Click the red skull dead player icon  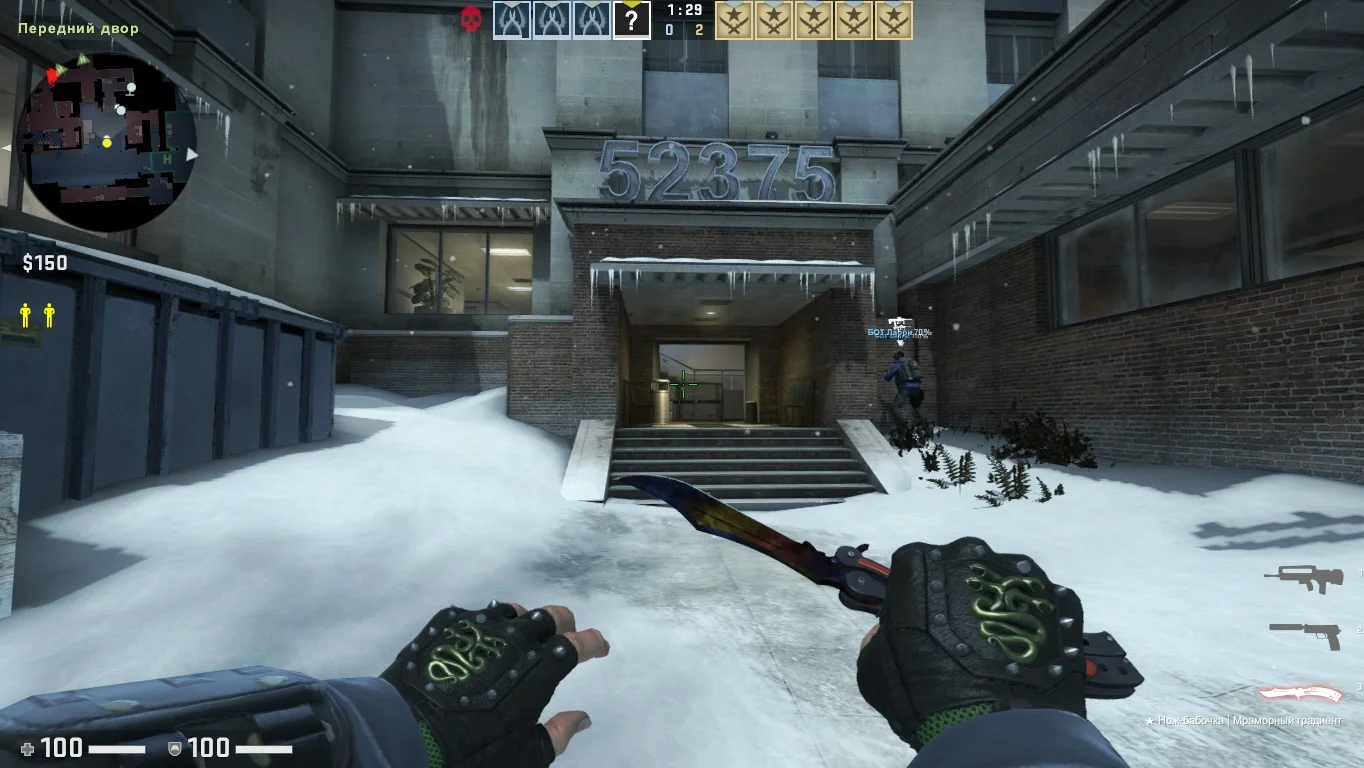[x=471, y=19]
